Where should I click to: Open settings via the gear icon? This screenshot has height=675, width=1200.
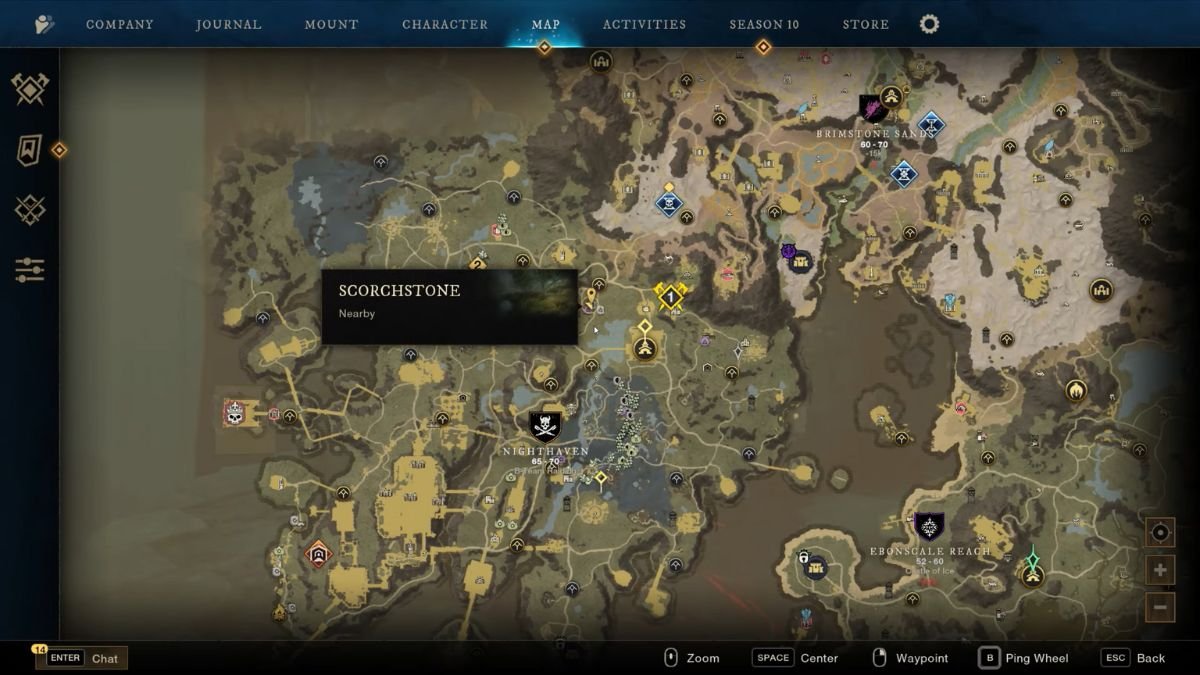point(929,24)
